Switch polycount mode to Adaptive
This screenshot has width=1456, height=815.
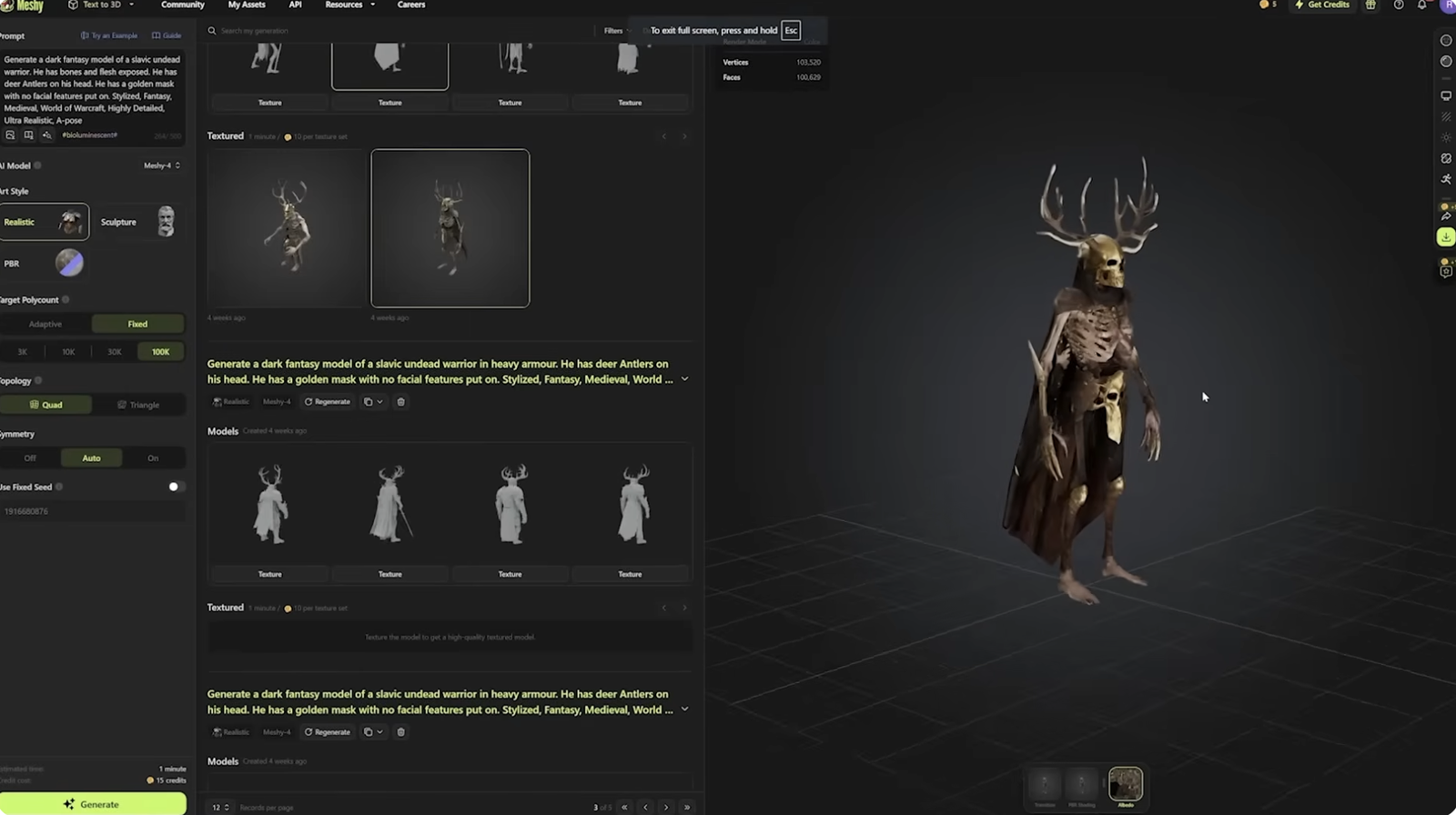(45, 324)
